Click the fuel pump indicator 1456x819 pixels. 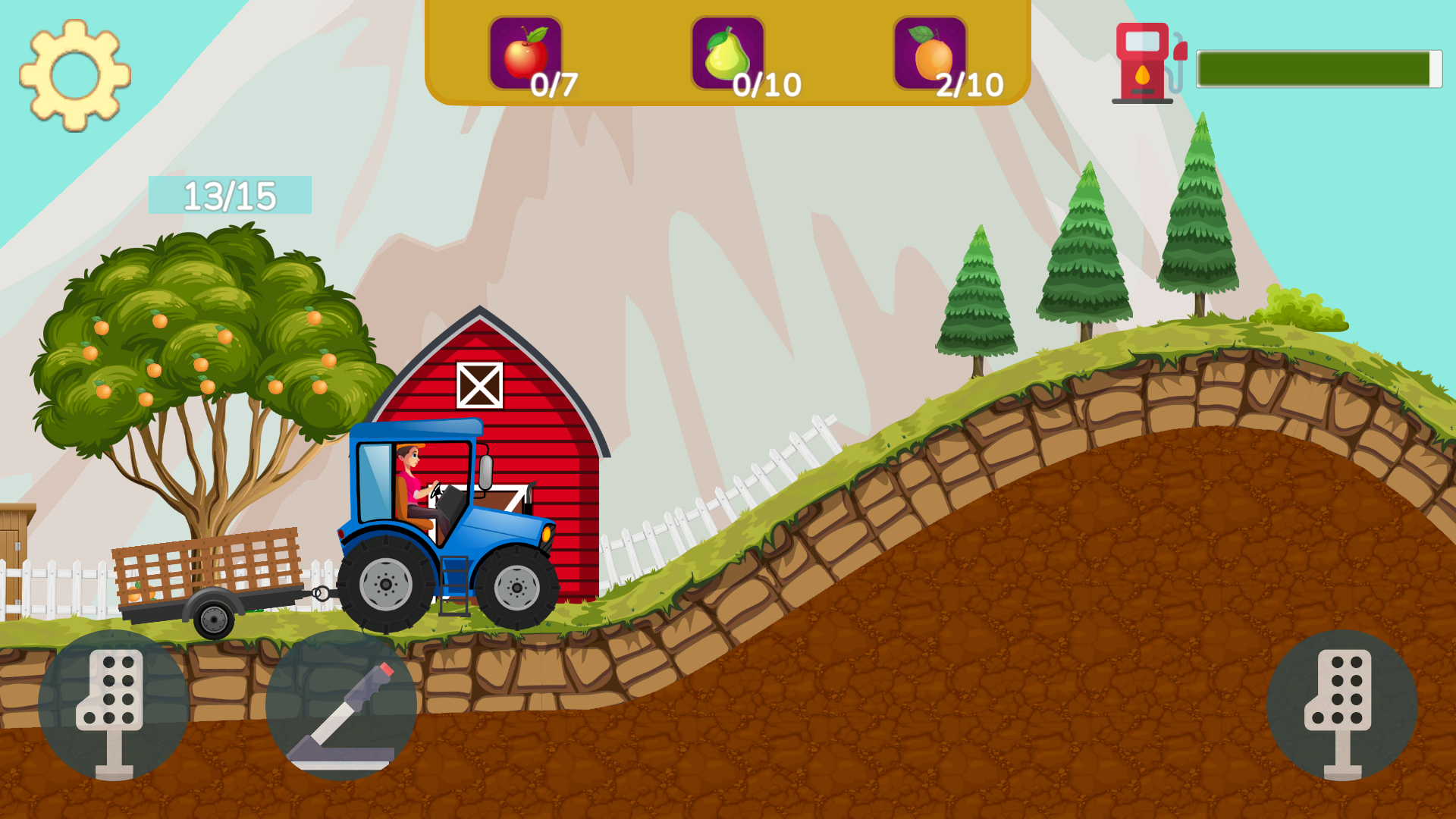1145,61
